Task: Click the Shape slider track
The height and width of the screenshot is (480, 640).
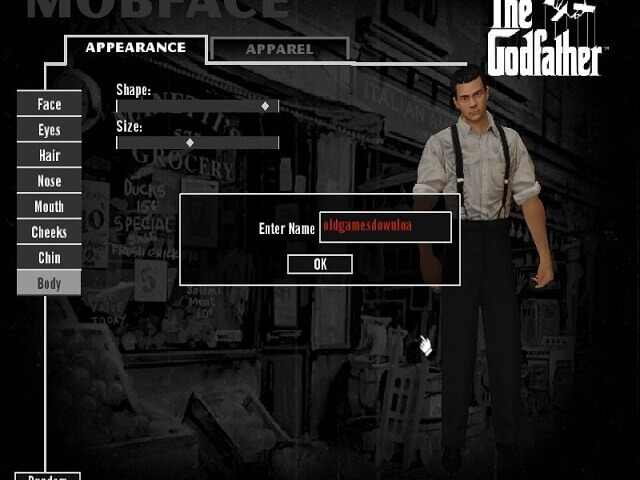Action: (x=197, y=106)
